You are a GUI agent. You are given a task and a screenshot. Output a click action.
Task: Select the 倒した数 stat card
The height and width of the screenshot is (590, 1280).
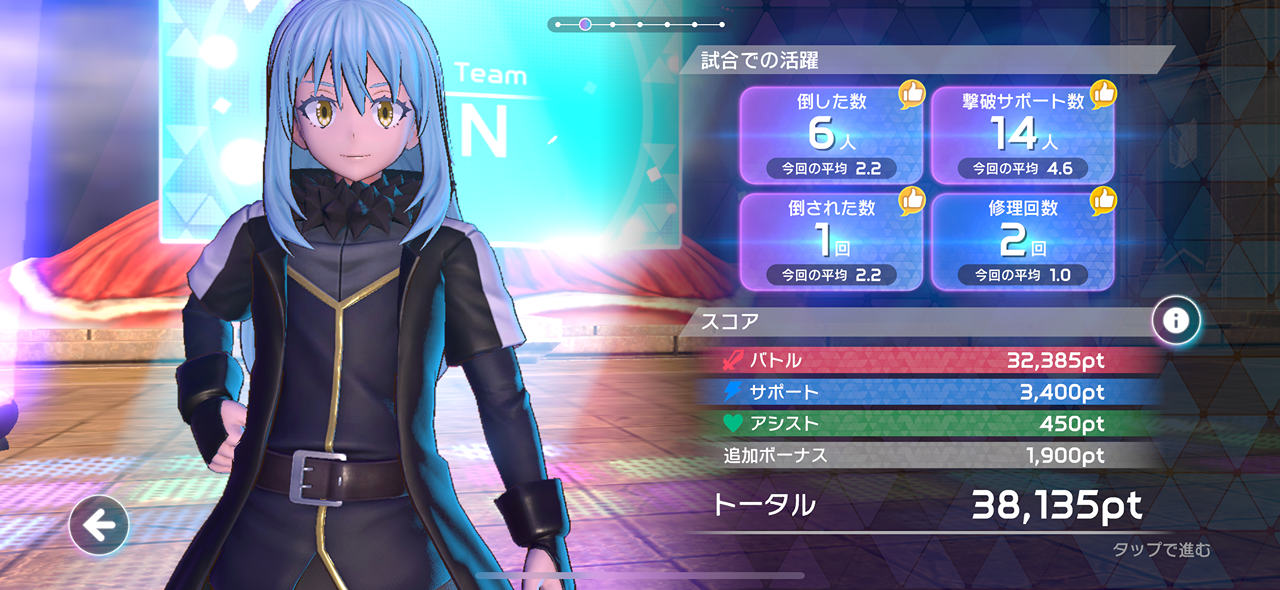pyautogui.click(x=830, y=136)
